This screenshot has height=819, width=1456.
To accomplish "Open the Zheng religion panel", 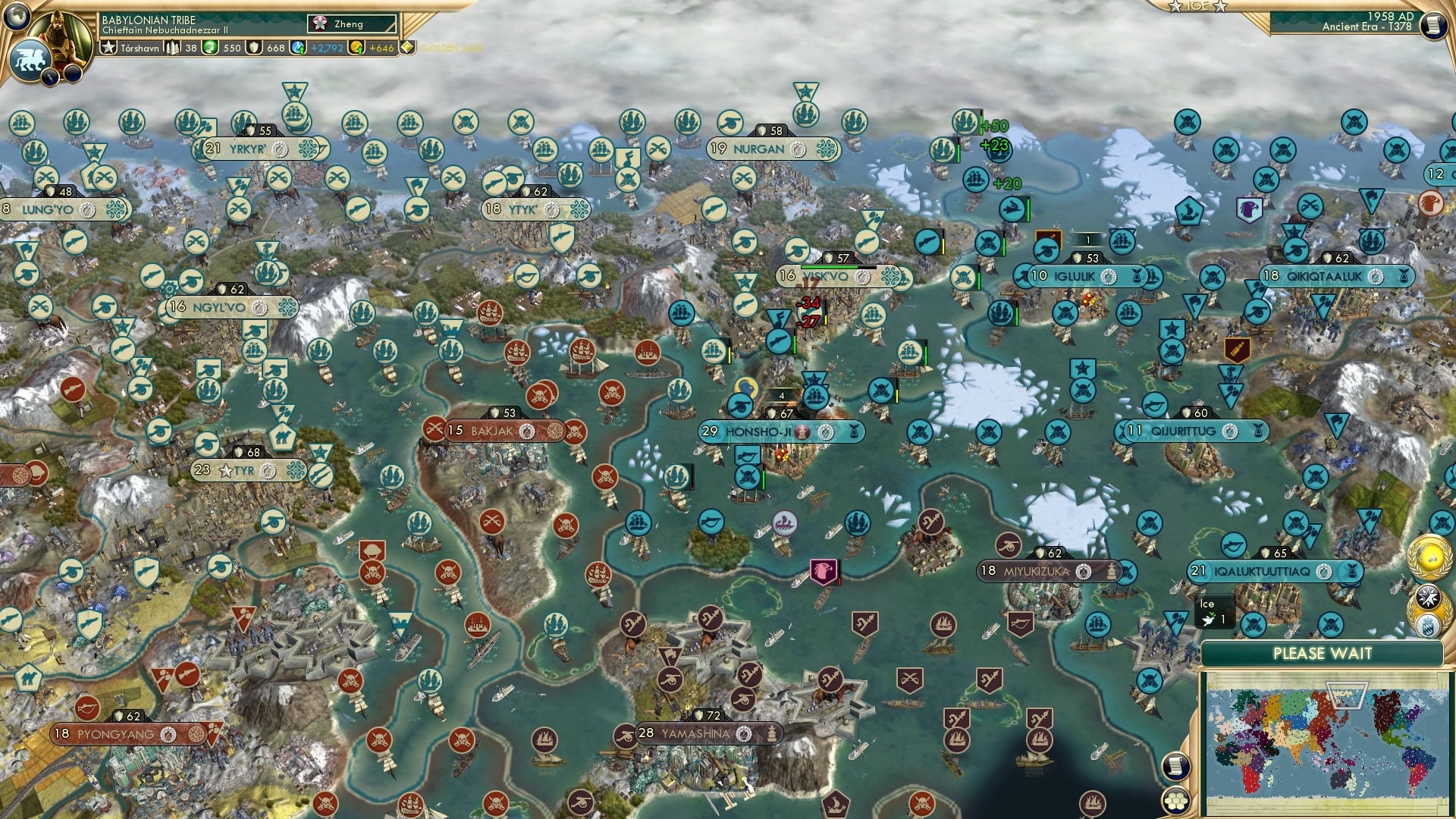I will pyautogui.click(x=352, y=24).
